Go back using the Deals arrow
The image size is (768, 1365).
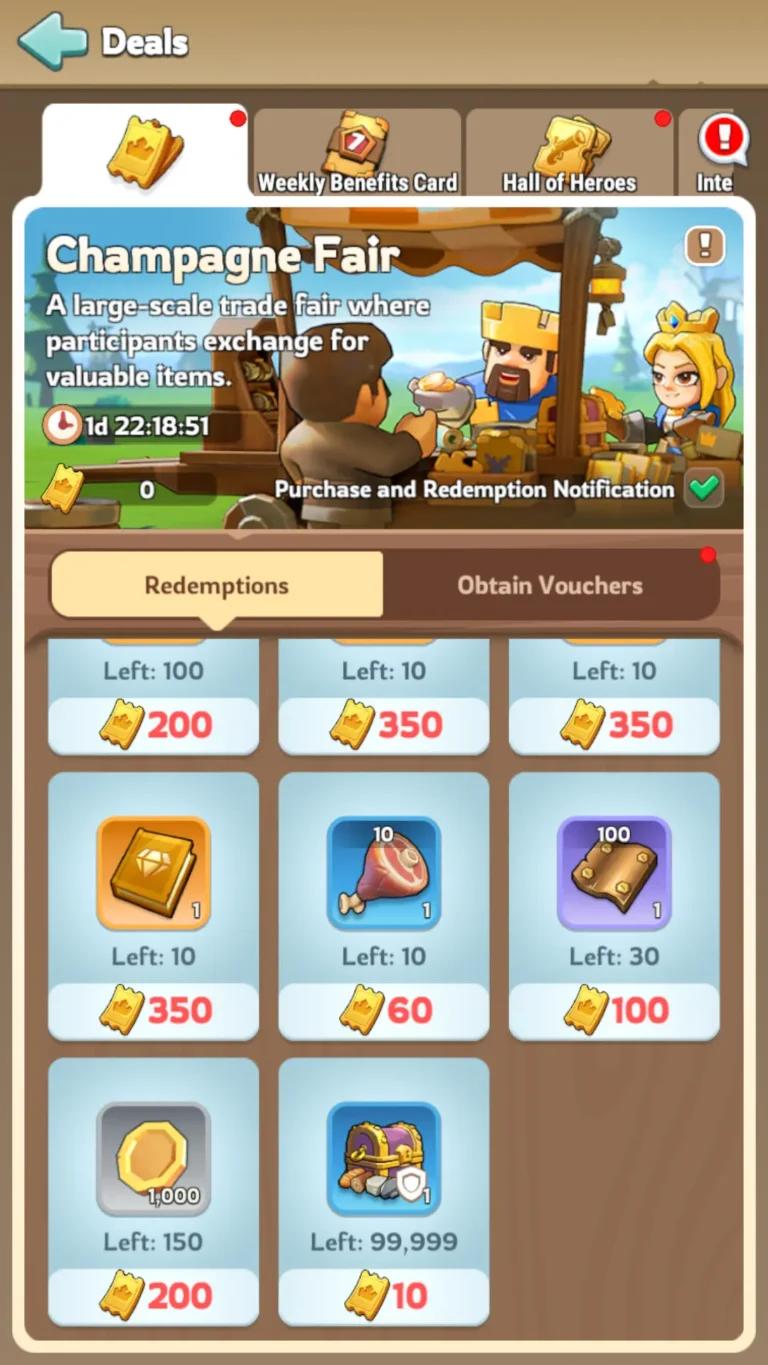52,41
